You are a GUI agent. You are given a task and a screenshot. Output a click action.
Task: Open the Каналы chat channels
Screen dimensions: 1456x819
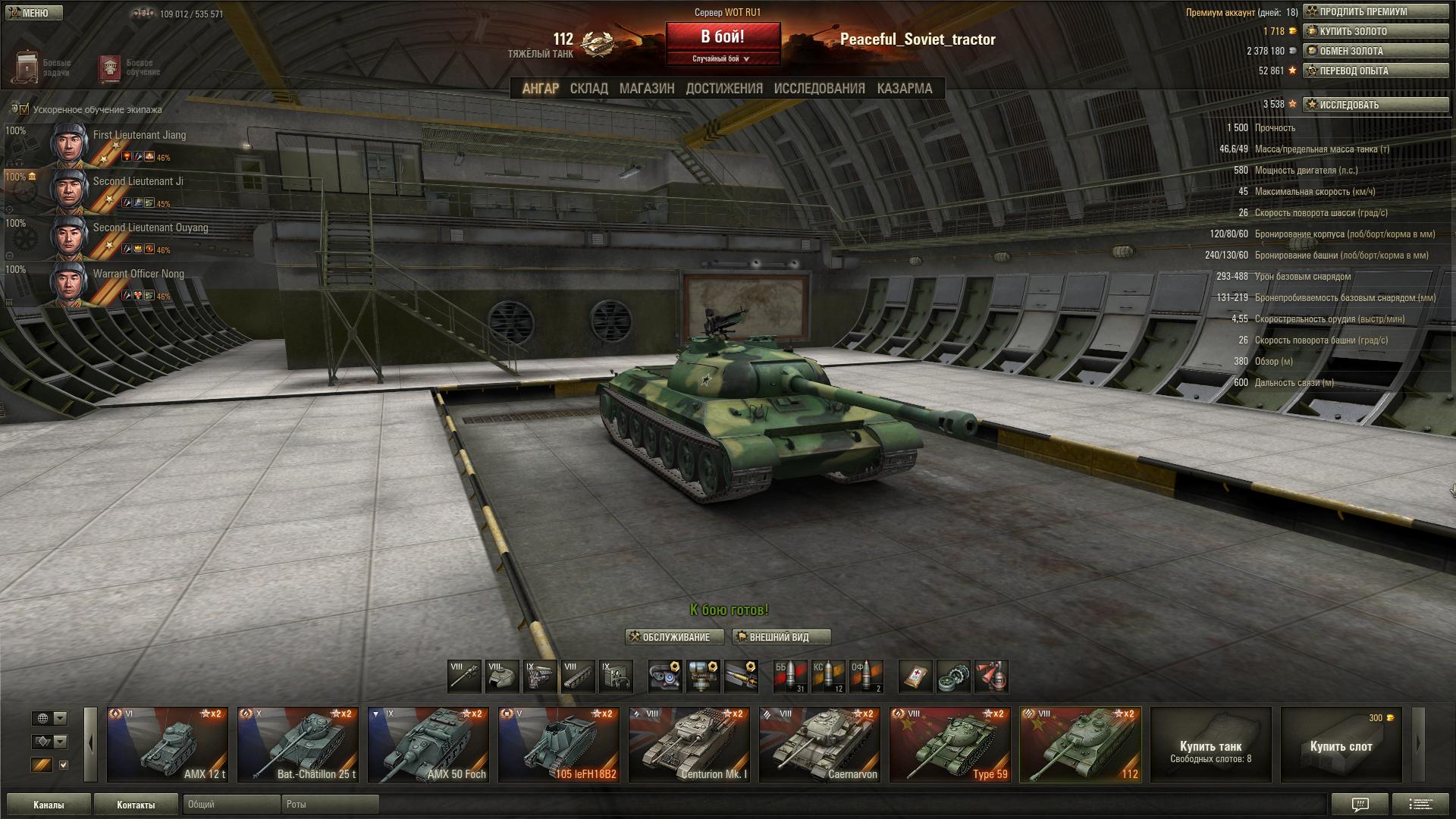49,805
